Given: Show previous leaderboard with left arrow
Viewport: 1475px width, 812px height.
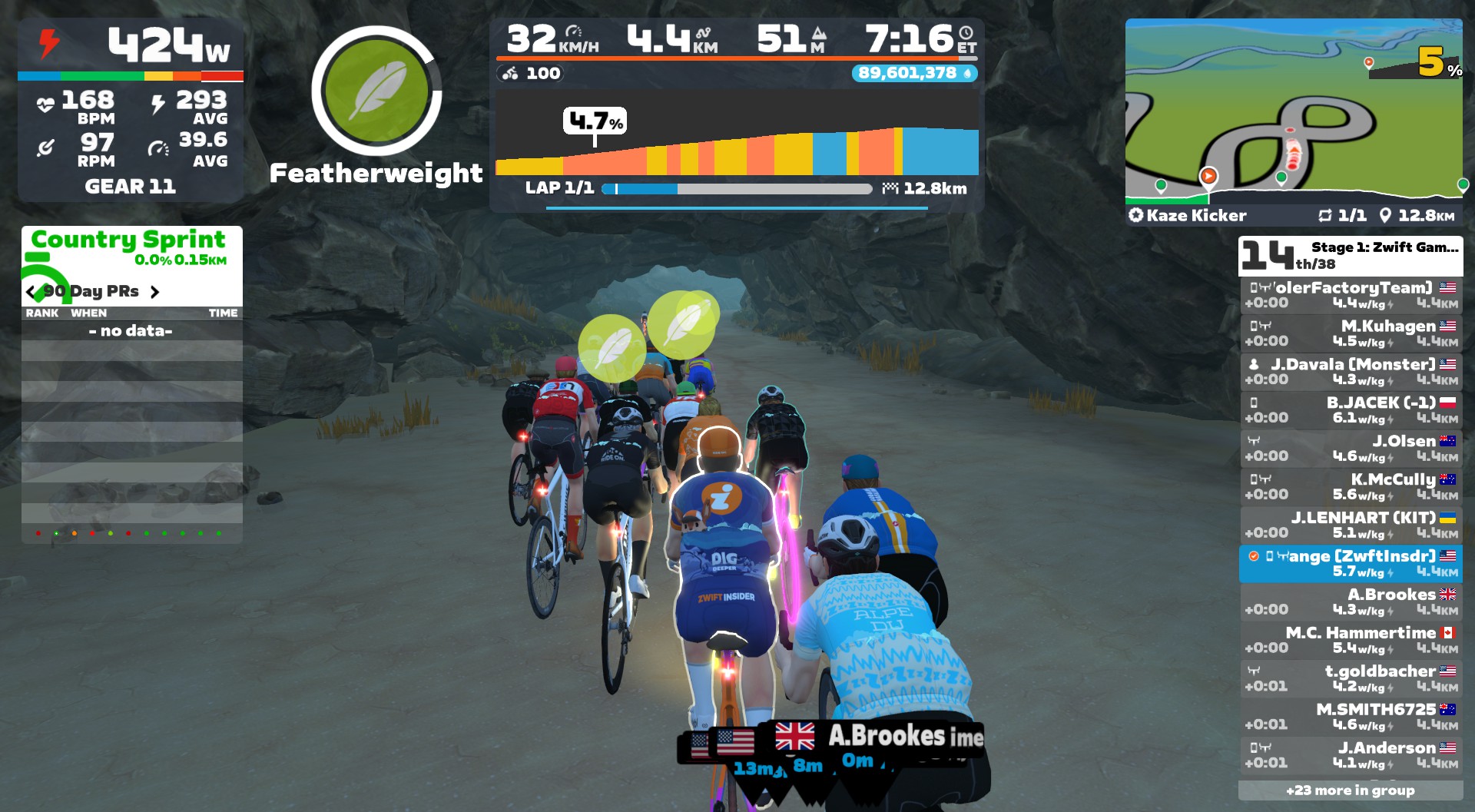Looking at the screenshot, I should 31,292.
